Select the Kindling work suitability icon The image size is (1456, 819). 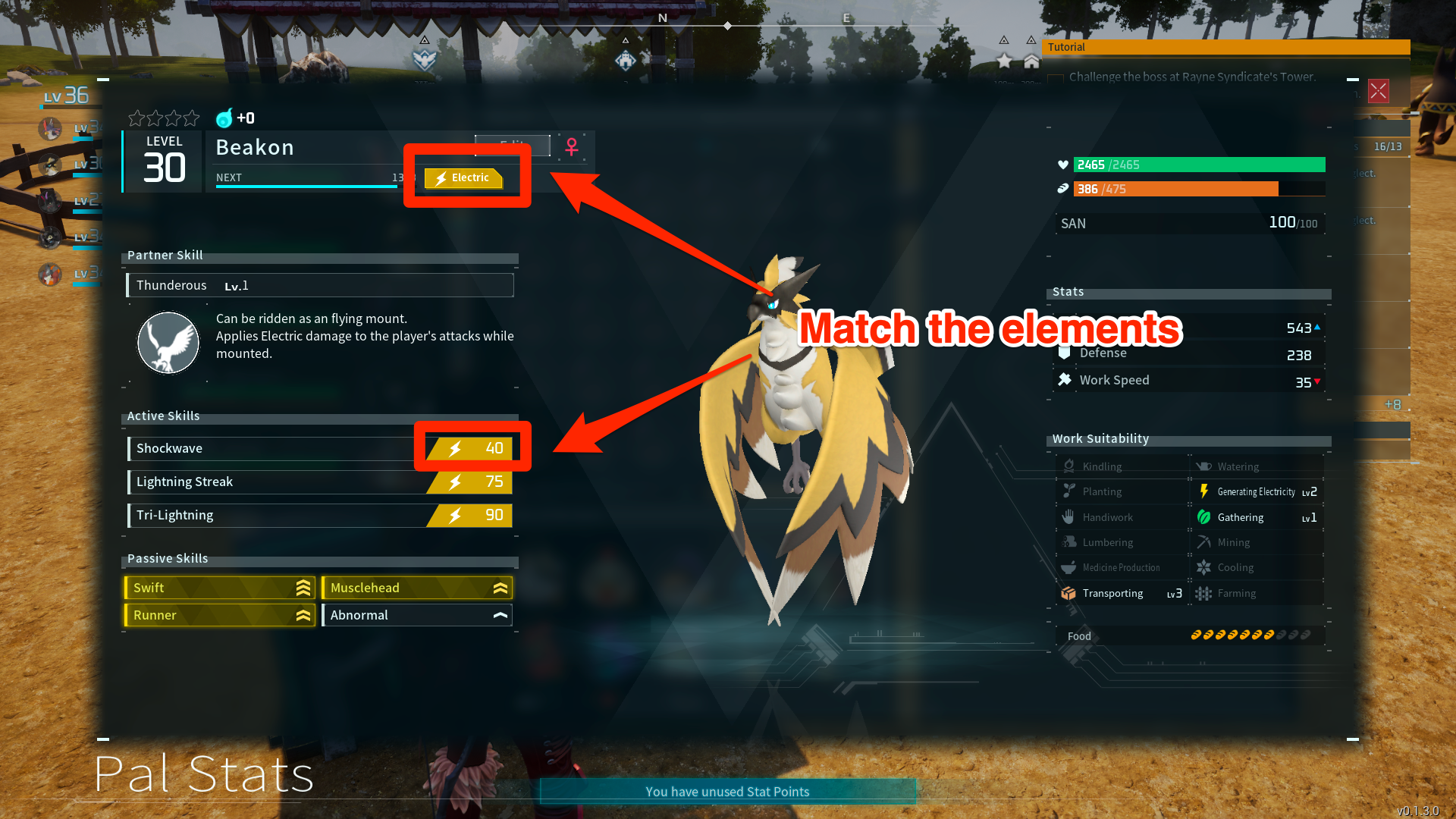coord(1069,466)
